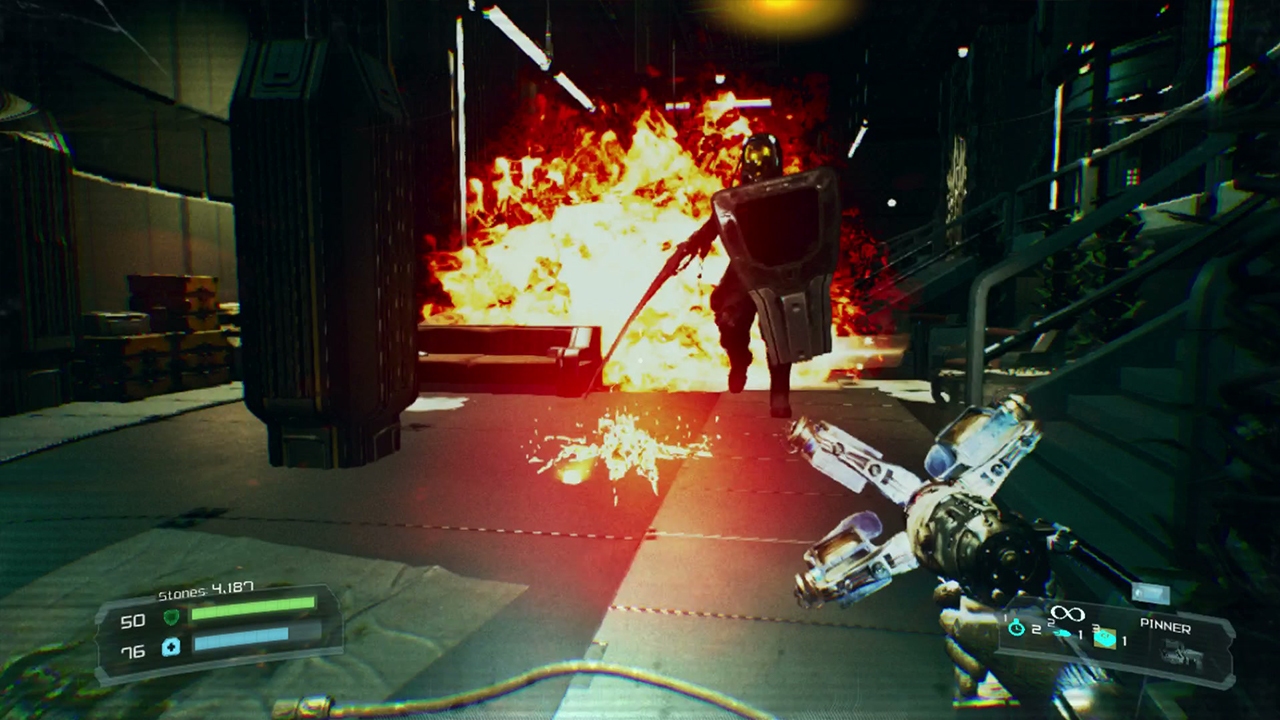Select the projectile ammo icon in slot 2

(x=1061, y=633)
